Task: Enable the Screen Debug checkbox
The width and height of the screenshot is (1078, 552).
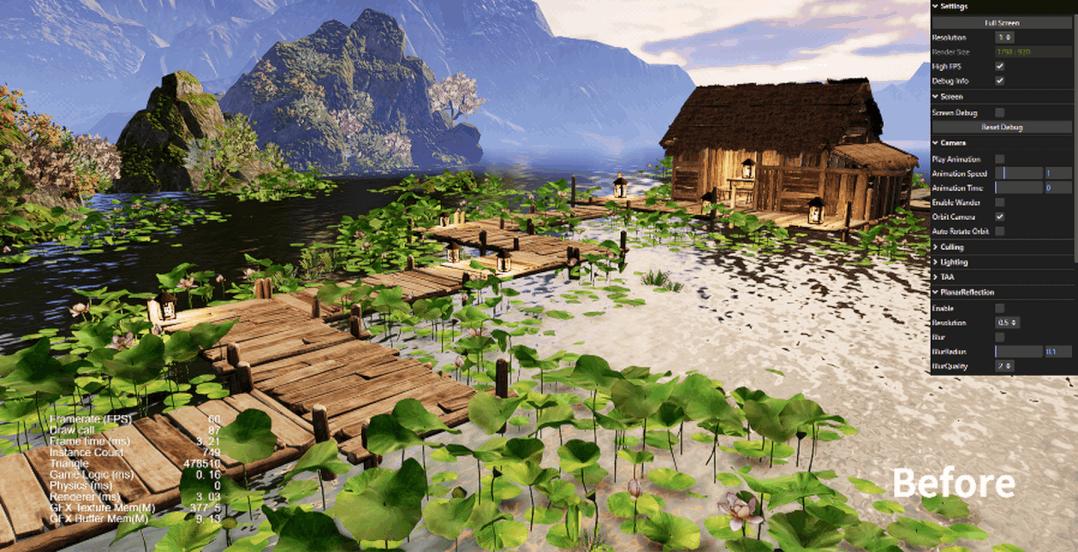Action: coord(1000,113)
